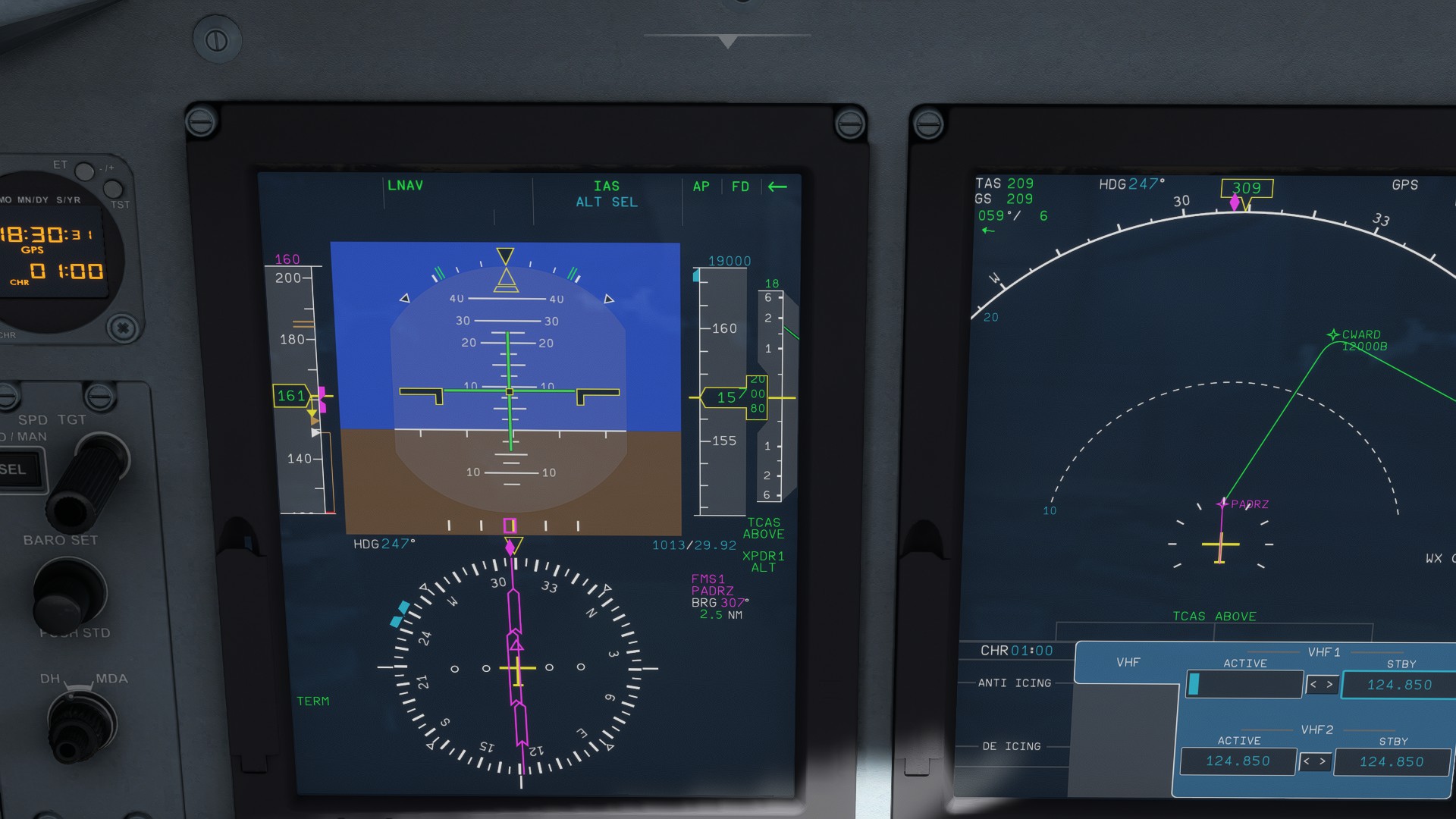Toggle the FD flight director annunciator

pos(741,187)
